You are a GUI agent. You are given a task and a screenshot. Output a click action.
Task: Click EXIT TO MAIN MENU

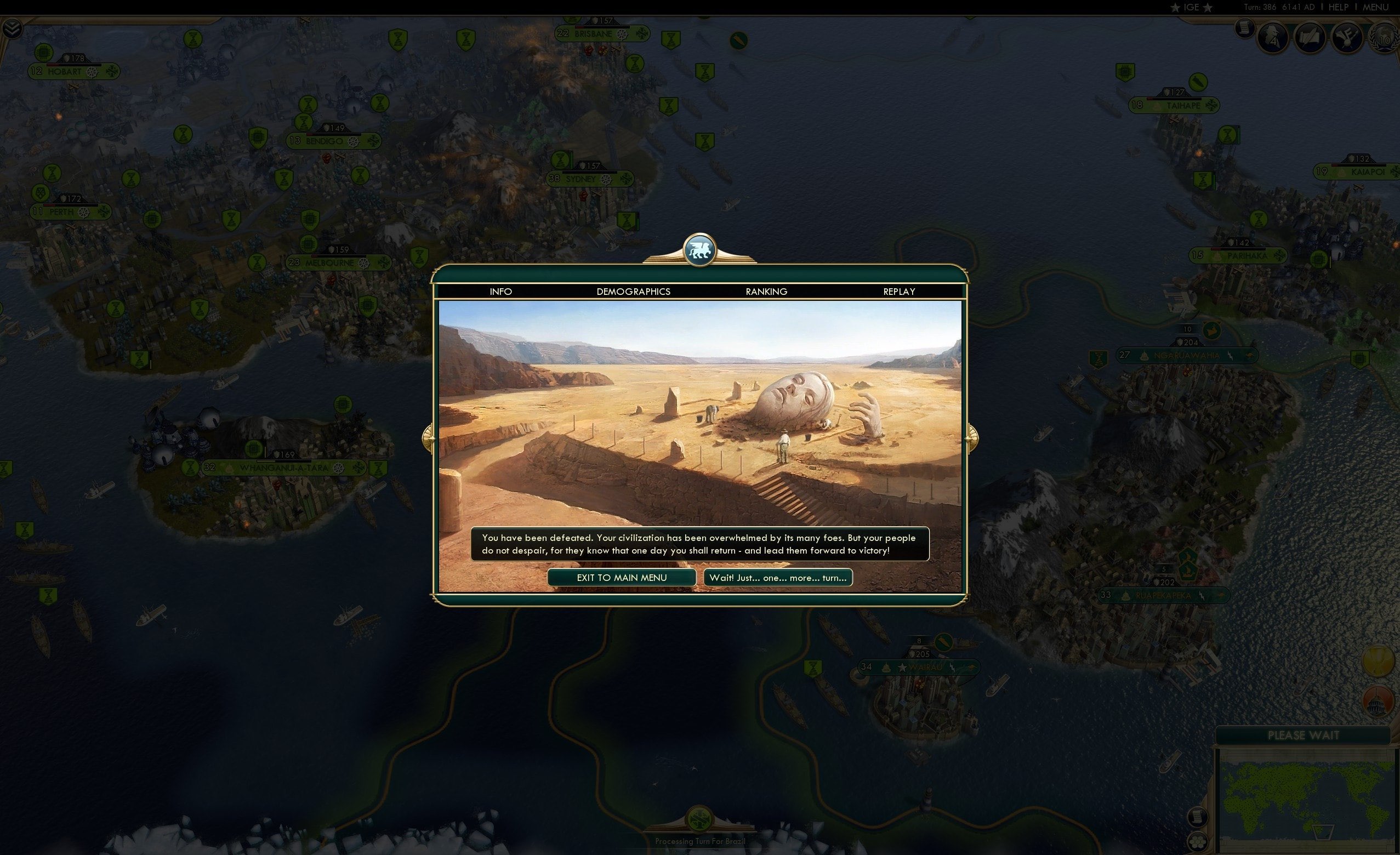[622, 578]
